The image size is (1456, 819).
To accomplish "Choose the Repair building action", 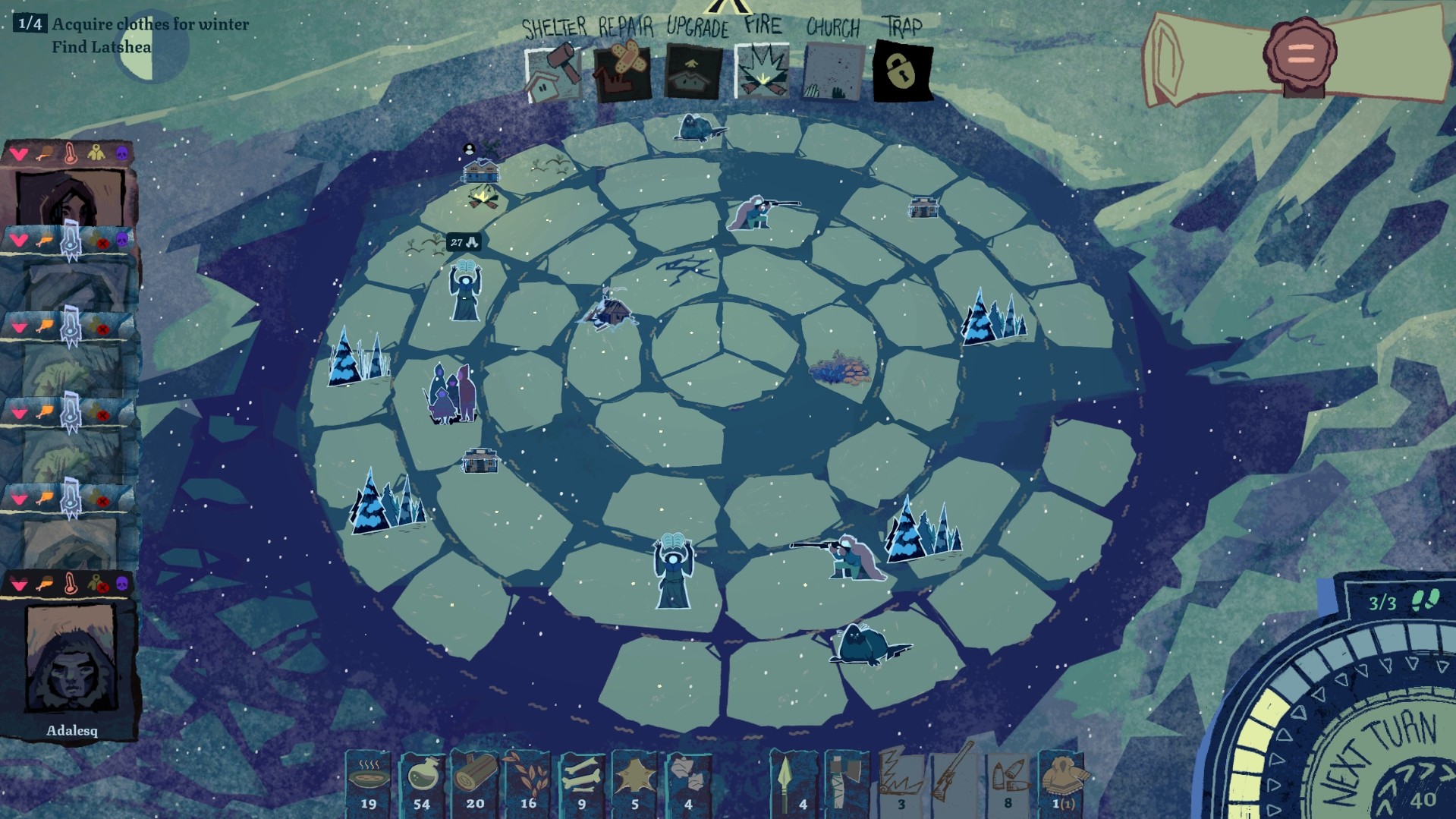I will coord(622,74).
